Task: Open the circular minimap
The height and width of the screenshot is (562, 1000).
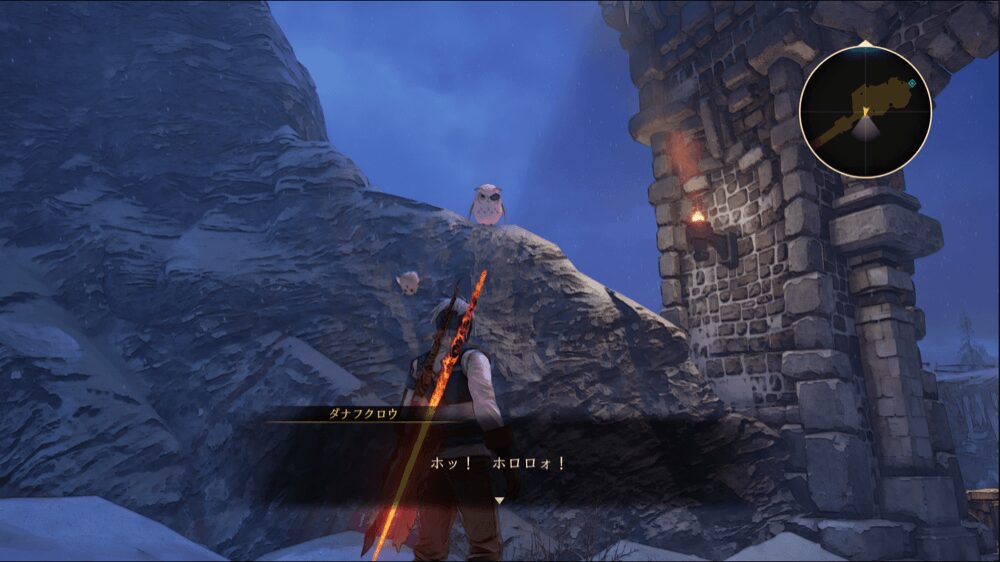Action: (865, 111)
